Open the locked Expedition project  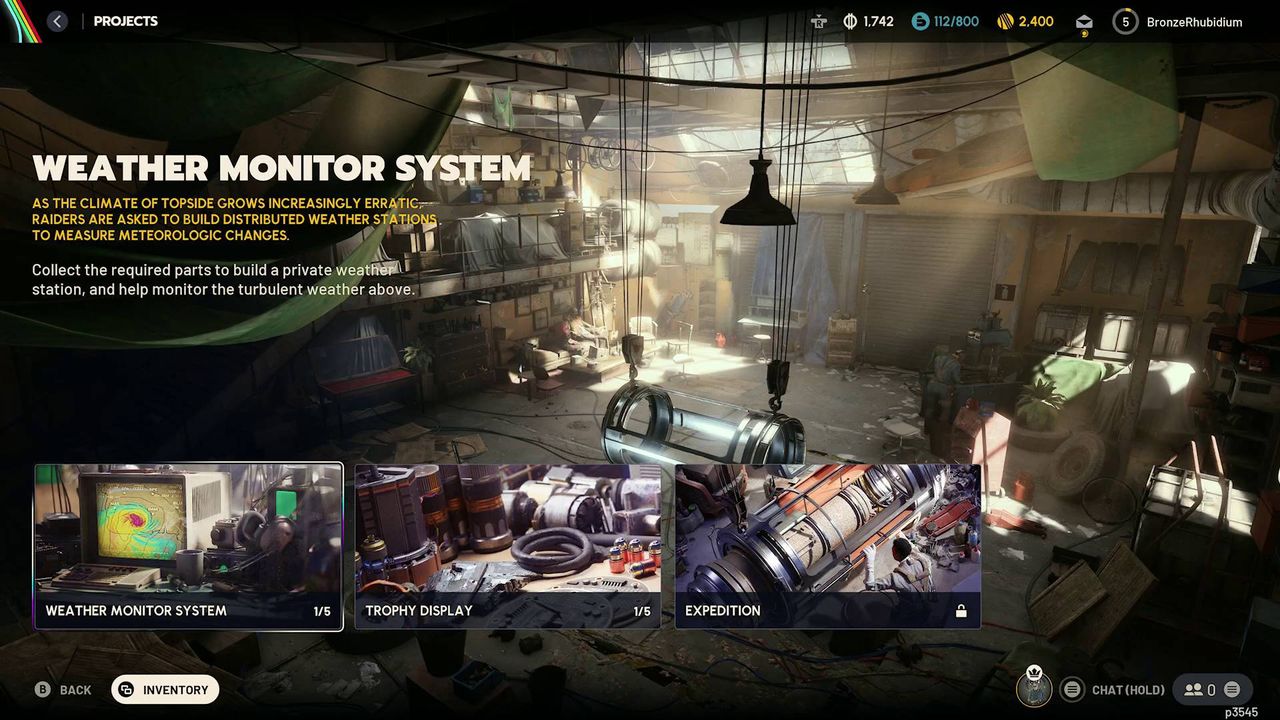pos(828,545)
